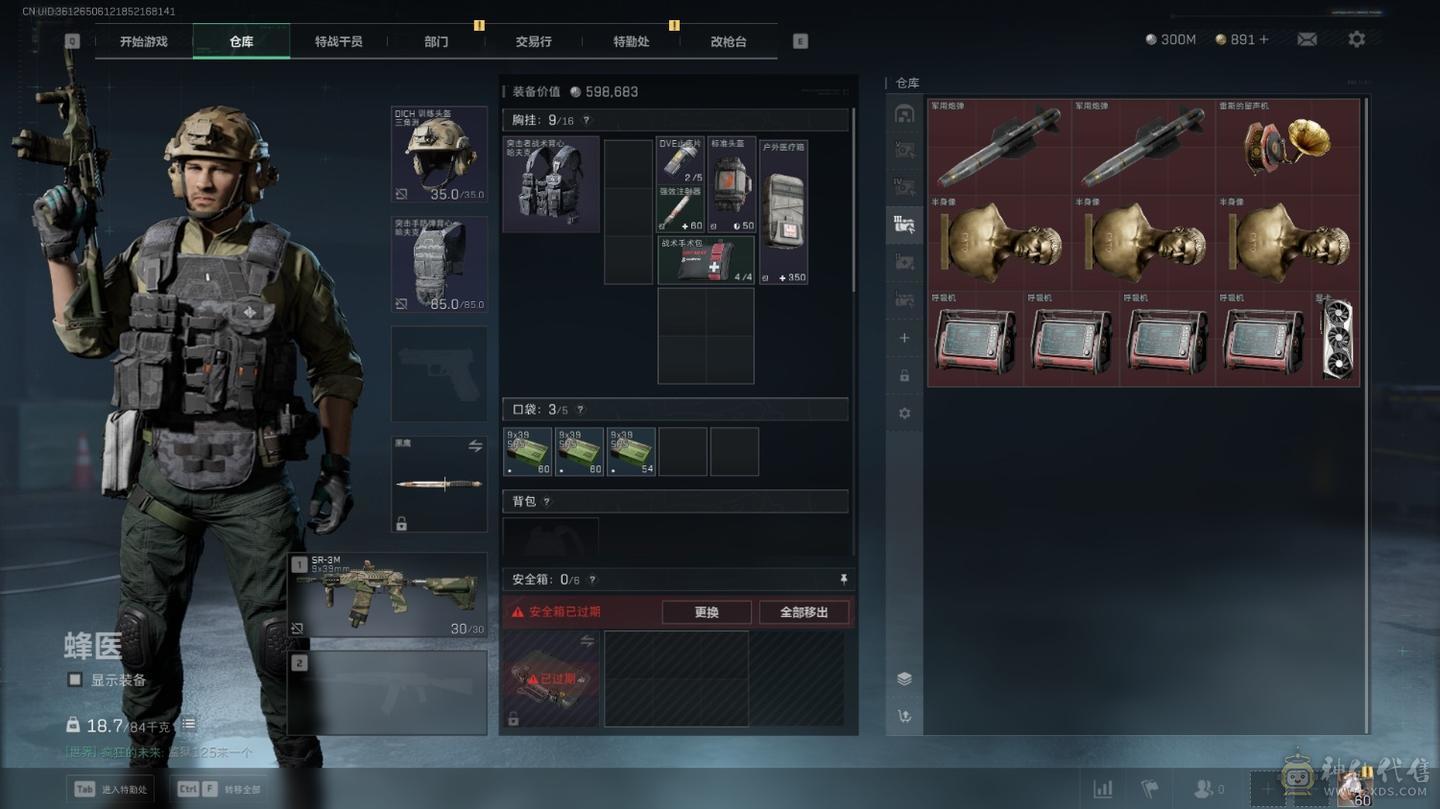This screenshot has width=1440, height=809.
Task: Go to the 交易行 tab
Action: coord(533,42)
